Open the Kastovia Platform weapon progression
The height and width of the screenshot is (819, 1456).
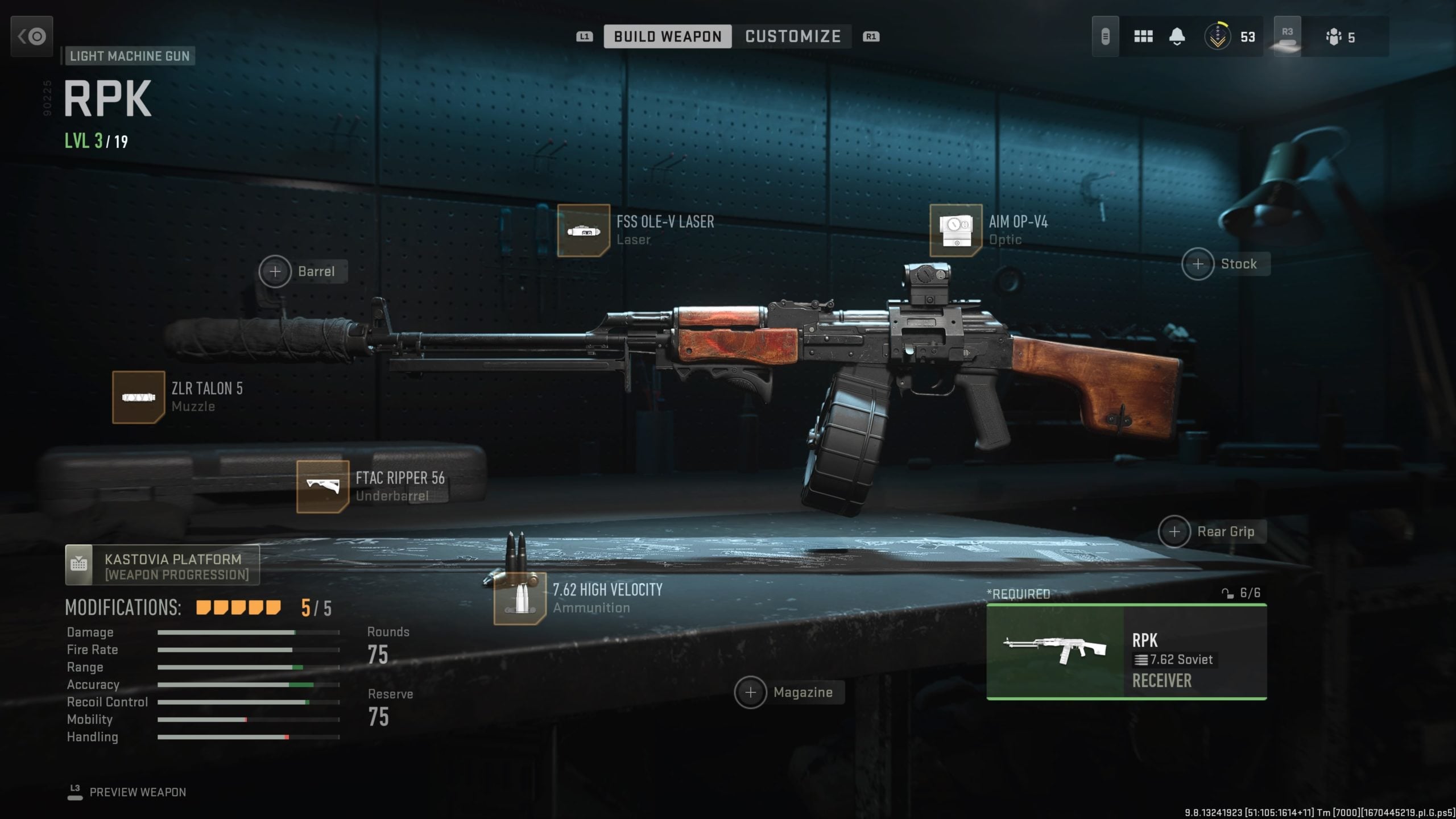161,565
